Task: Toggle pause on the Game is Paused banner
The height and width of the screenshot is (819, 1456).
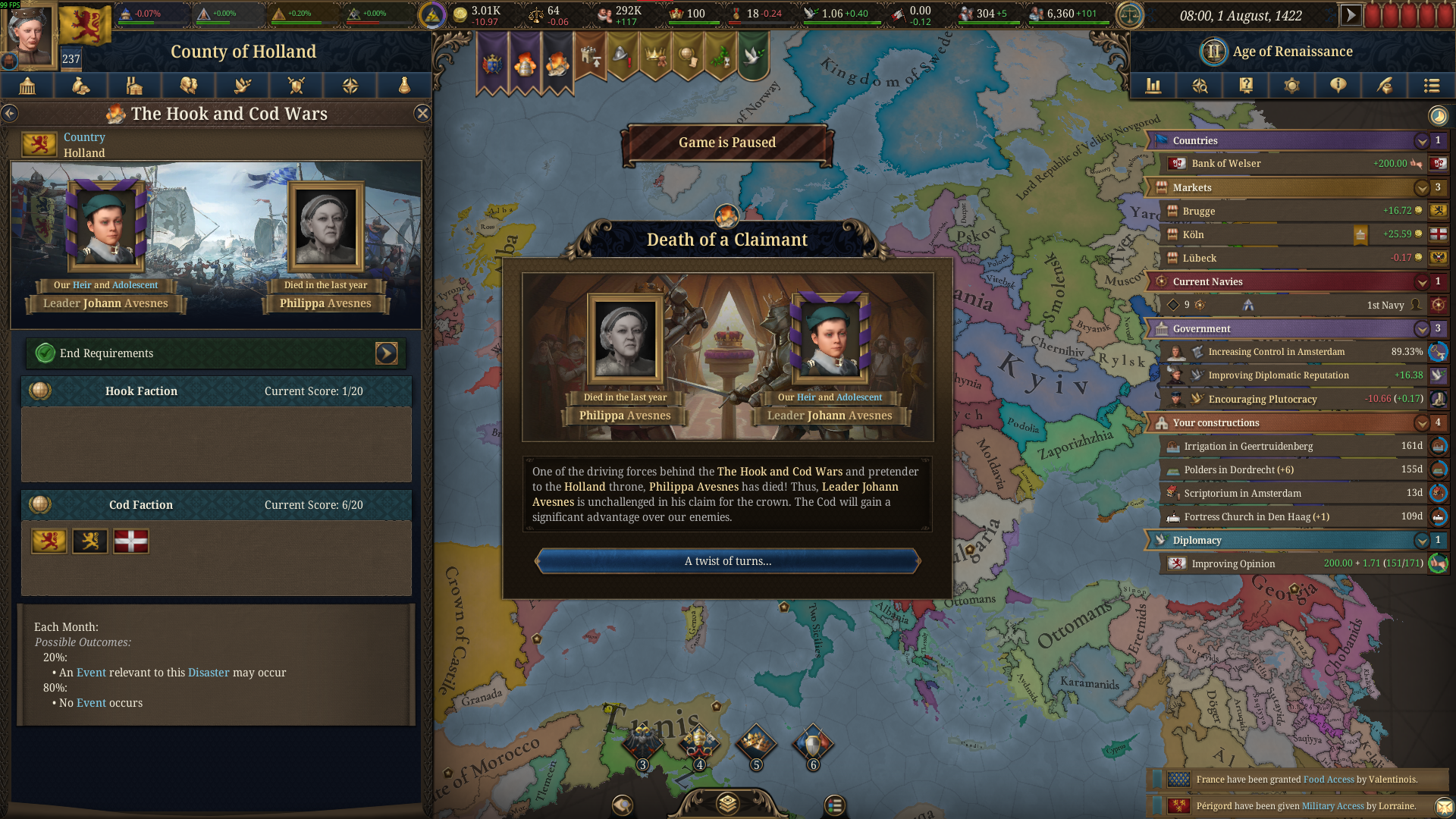Action: coord(727,142)
